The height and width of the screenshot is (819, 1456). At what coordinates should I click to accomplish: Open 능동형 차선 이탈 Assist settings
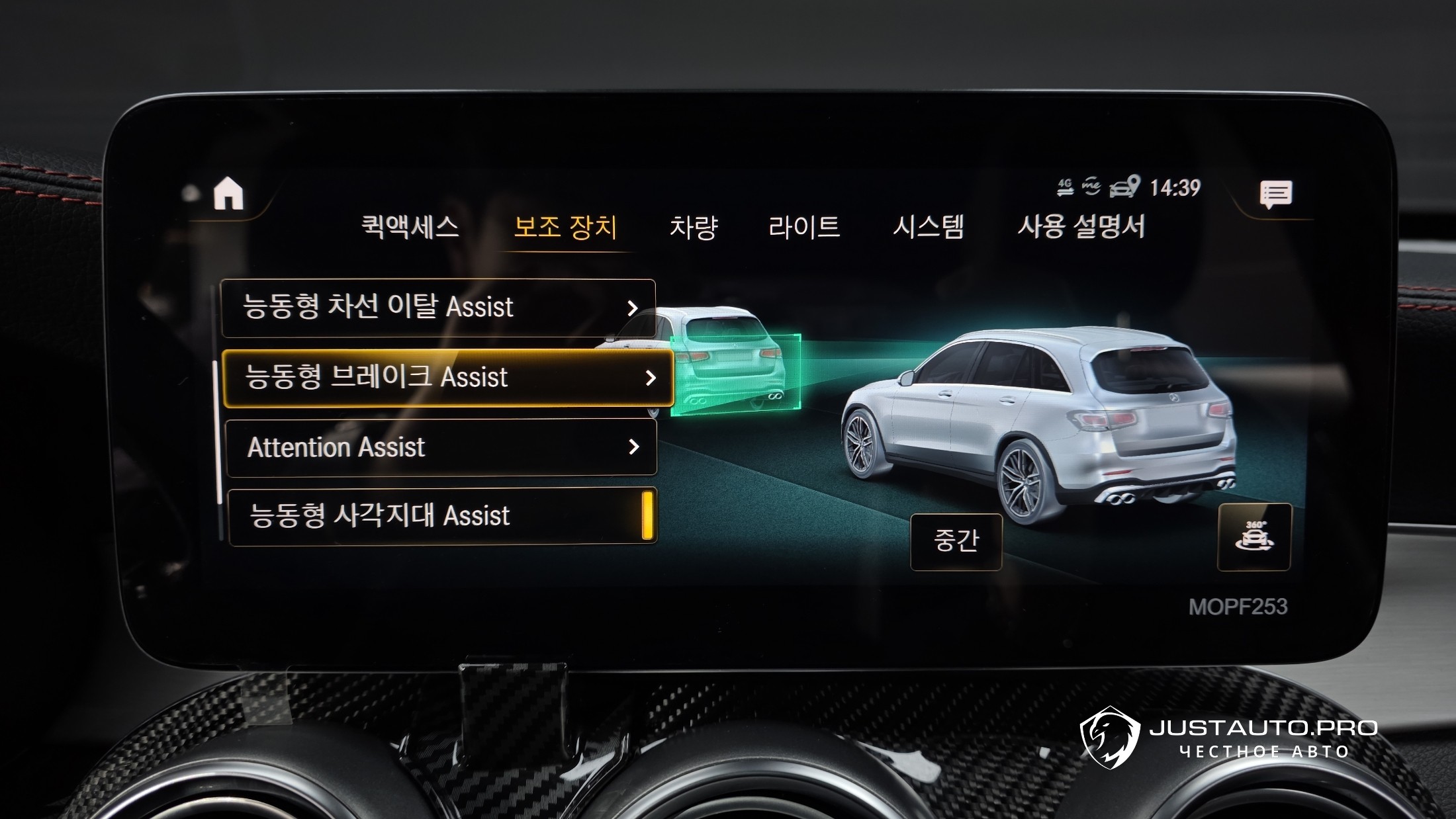point(438,308)
